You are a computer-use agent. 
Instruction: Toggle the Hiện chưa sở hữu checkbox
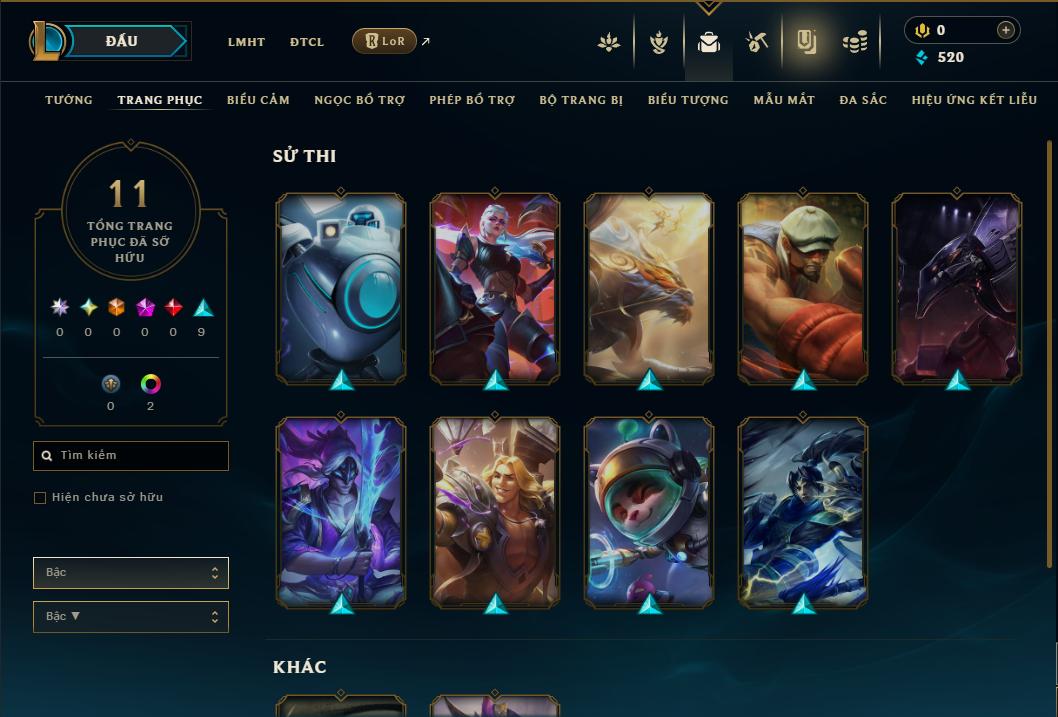point(40,498)
